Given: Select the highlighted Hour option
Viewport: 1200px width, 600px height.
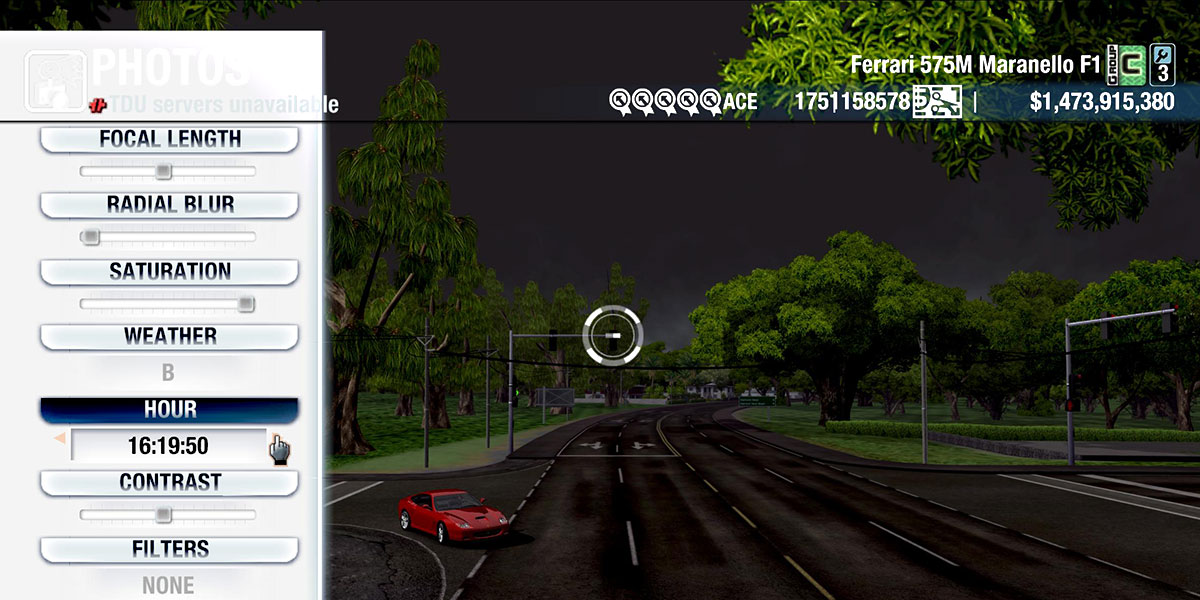Looking at the screenshot, I should tap(169, 410).
